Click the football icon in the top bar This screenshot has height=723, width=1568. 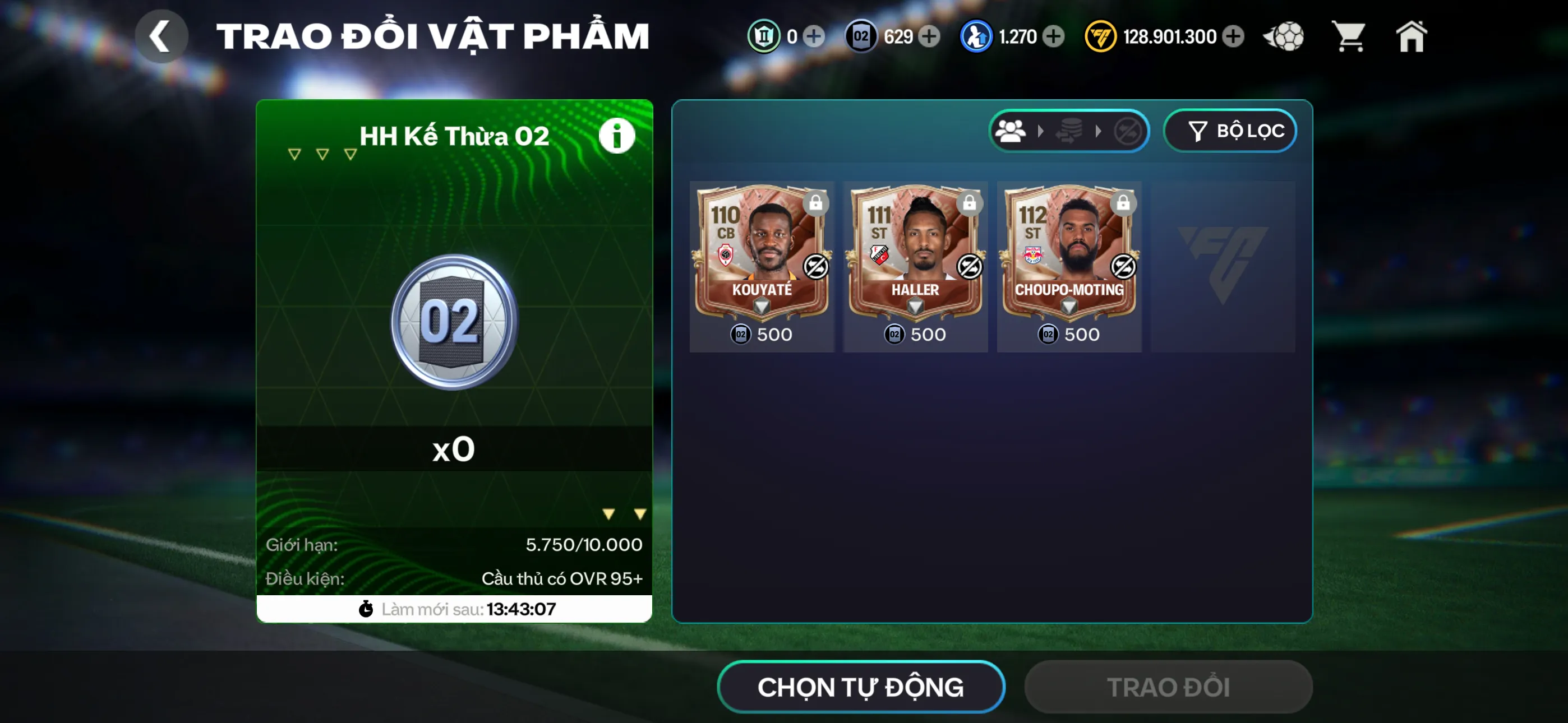[x=1283, y=36]
